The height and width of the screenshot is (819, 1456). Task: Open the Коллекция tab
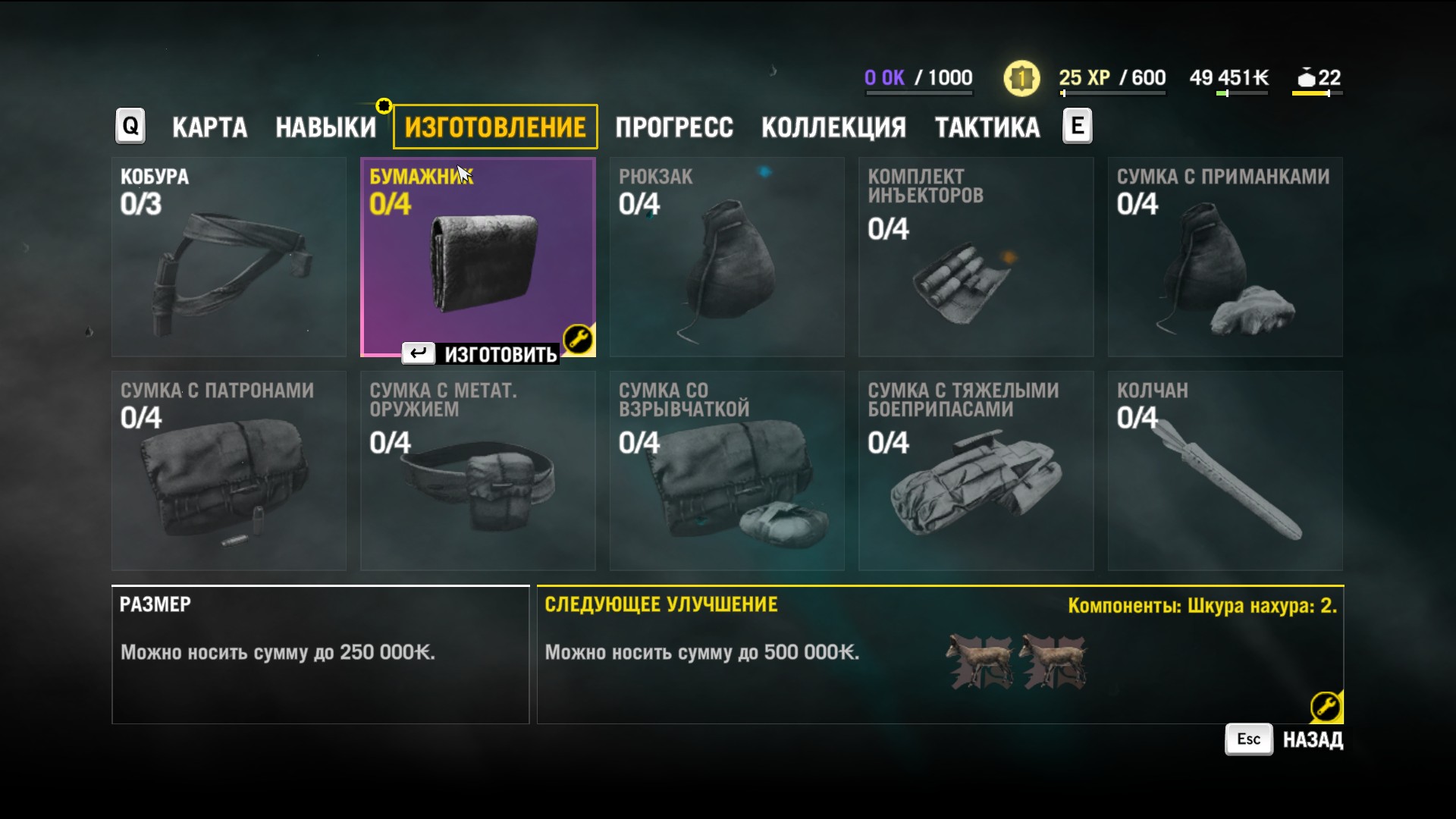pos(833,127)
